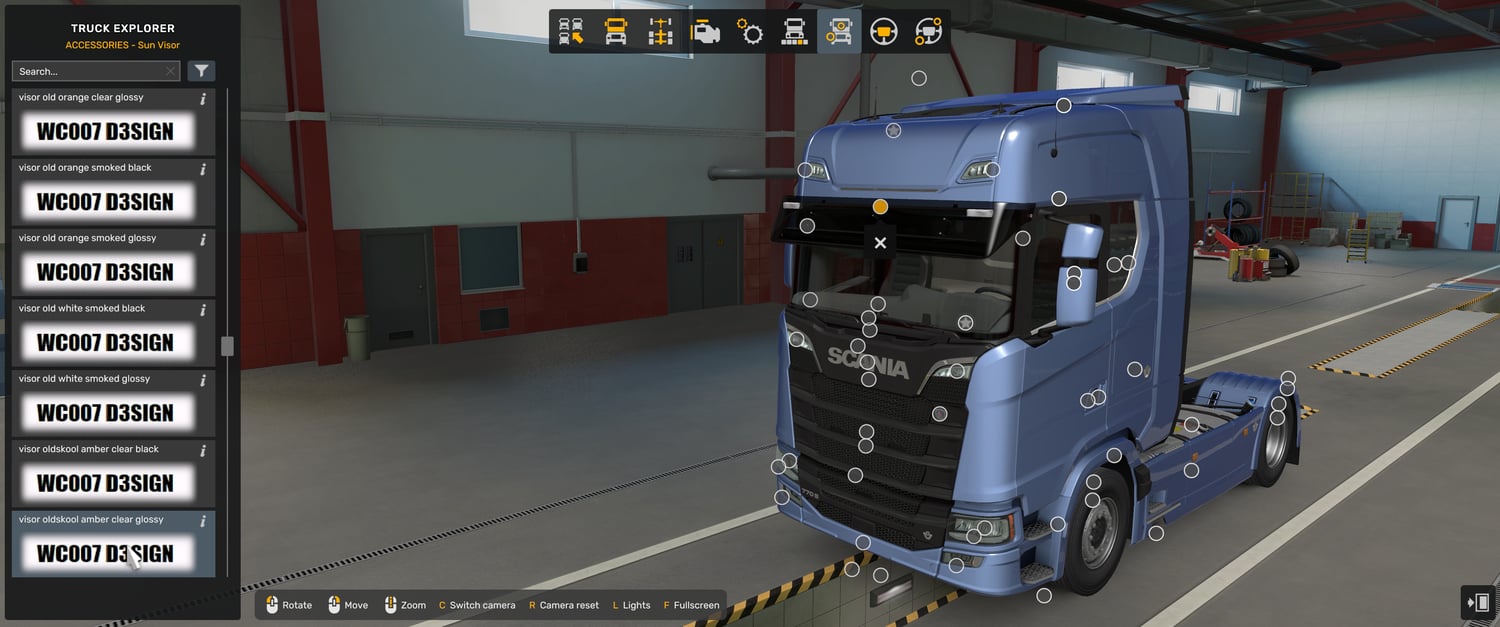The image size is (1500, 627).
Task: Pick the visor old orange smoked glossy option
Action: (105, 272)
